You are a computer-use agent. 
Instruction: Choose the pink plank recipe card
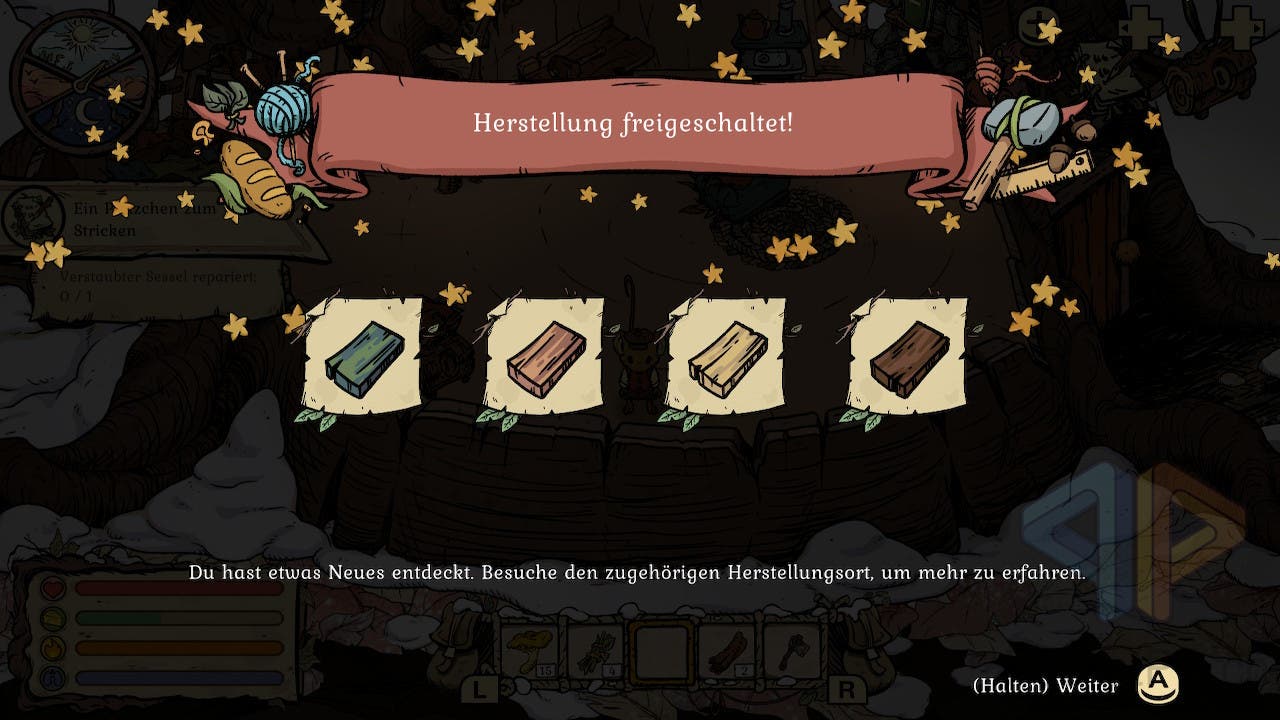pyautogui.click(x=544, y=357)
